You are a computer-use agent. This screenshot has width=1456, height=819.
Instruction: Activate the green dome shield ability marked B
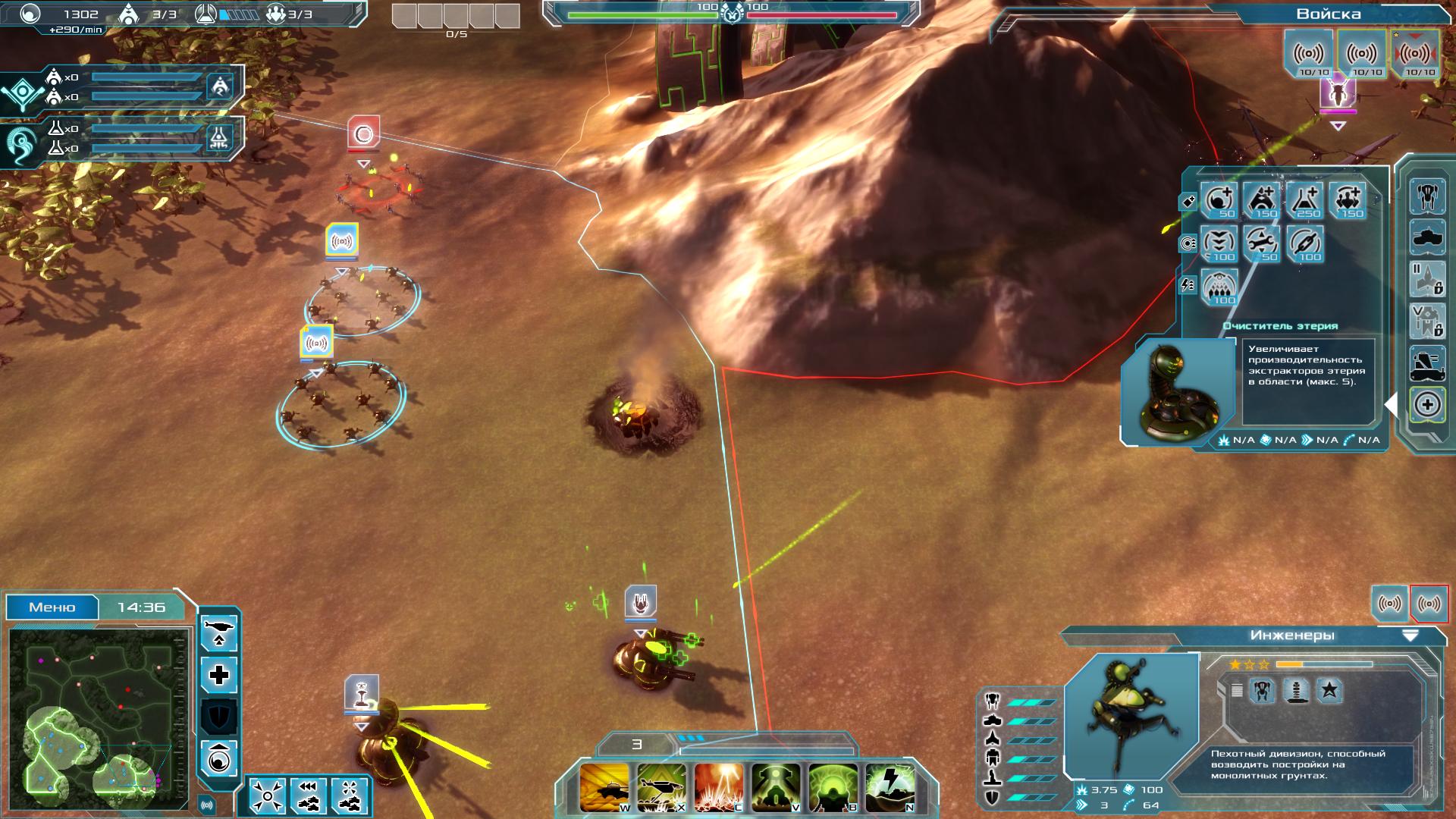[x=833, y=786]
